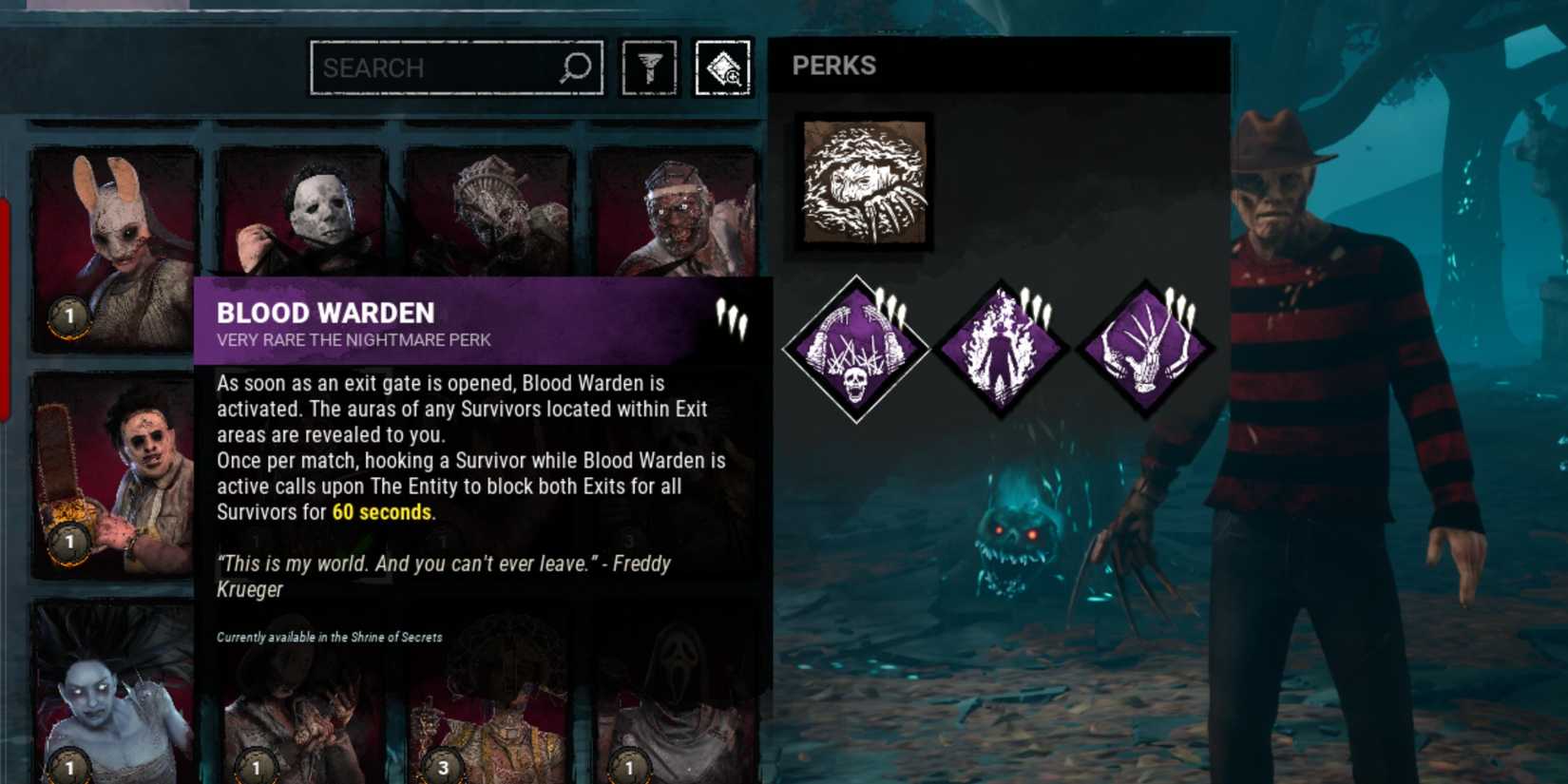Click inside the SEARCH input field
Viewport: 1568px width, 784px height.
pos(428,67)
